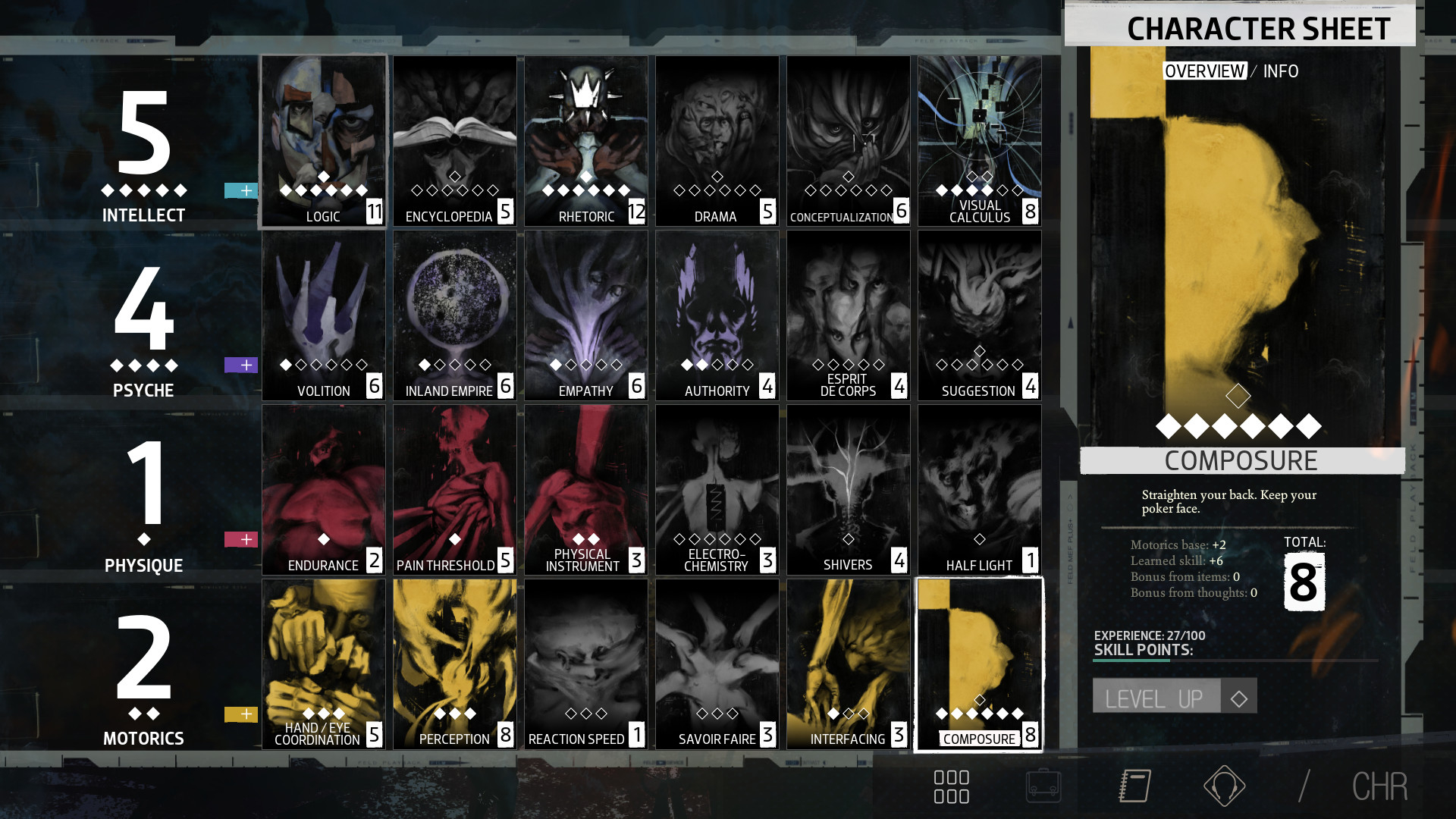Select the Visual Calculus skill card
Image resolution: width=1456 pixels, height=819 pixels.
980,141
